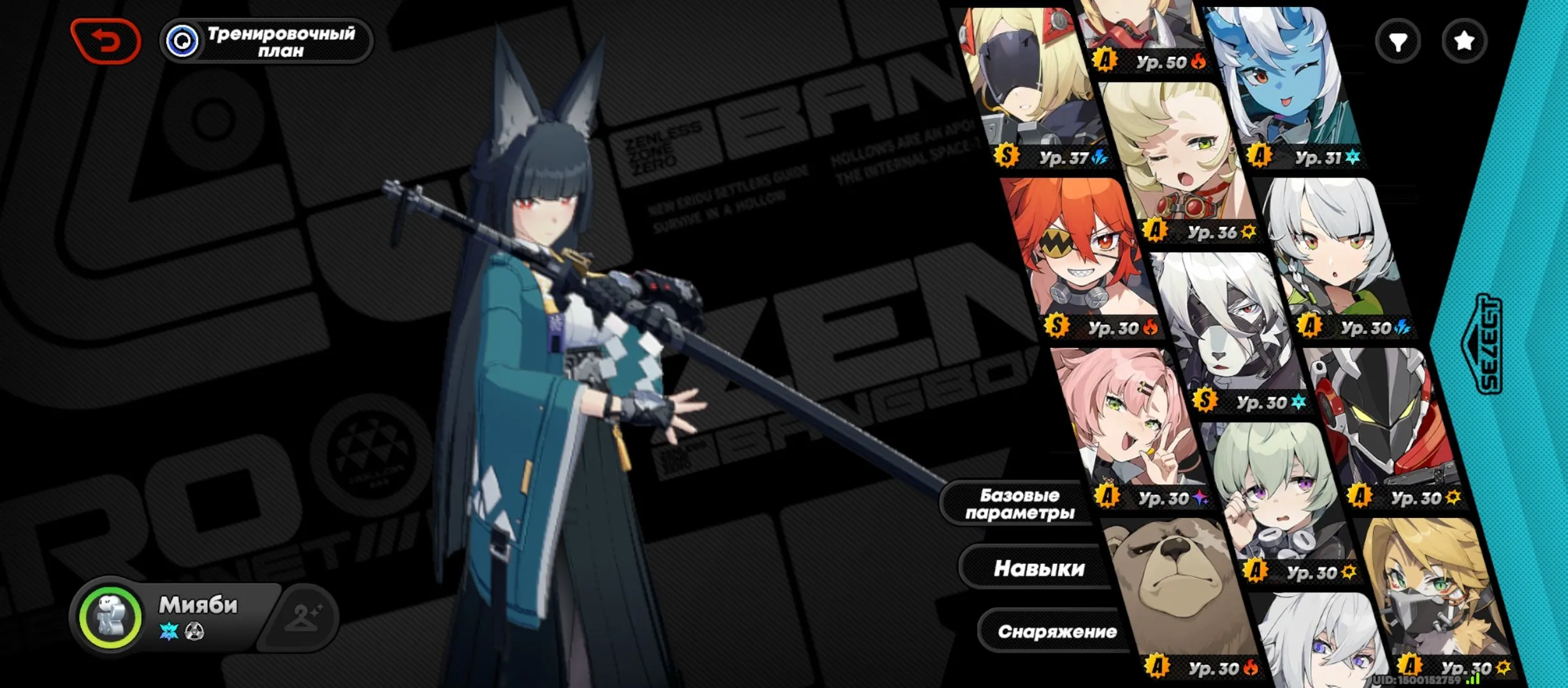Open the filter funnel icon at top right
1568x688 pixels.
(1400, 40)
